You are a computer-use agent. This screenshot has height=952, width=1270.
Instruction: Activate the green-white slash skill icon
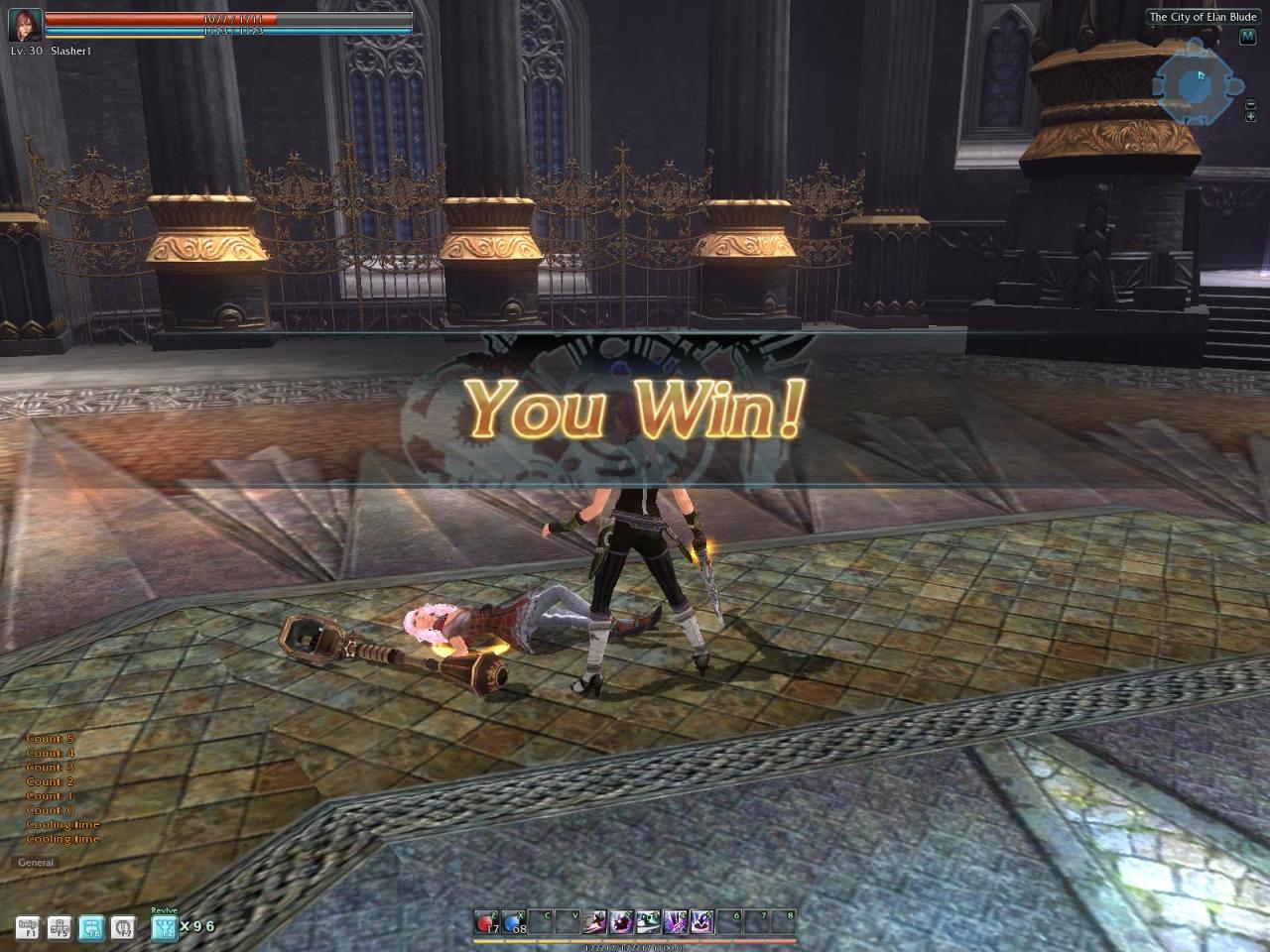(649, 923)
